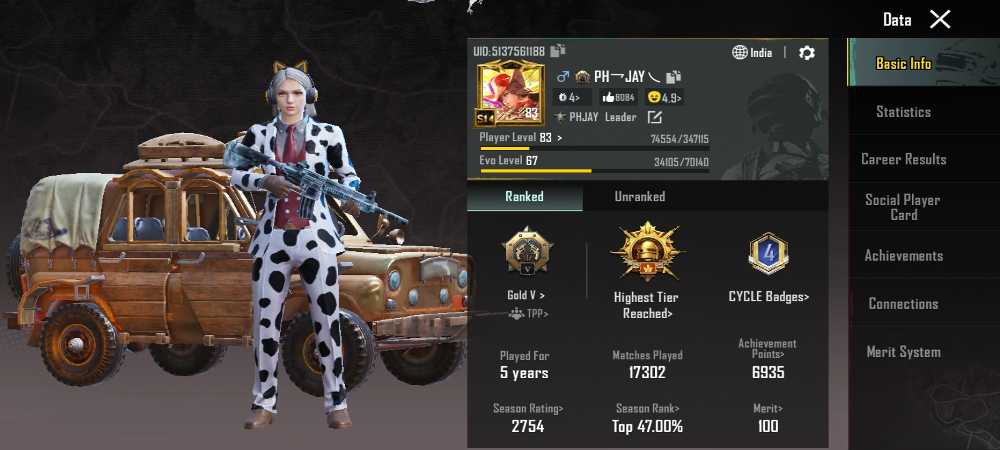Image resolution: width=1000 pixels, height=450 pixels.
Task: Go to Career Results
Action: (x=903, y=159)
